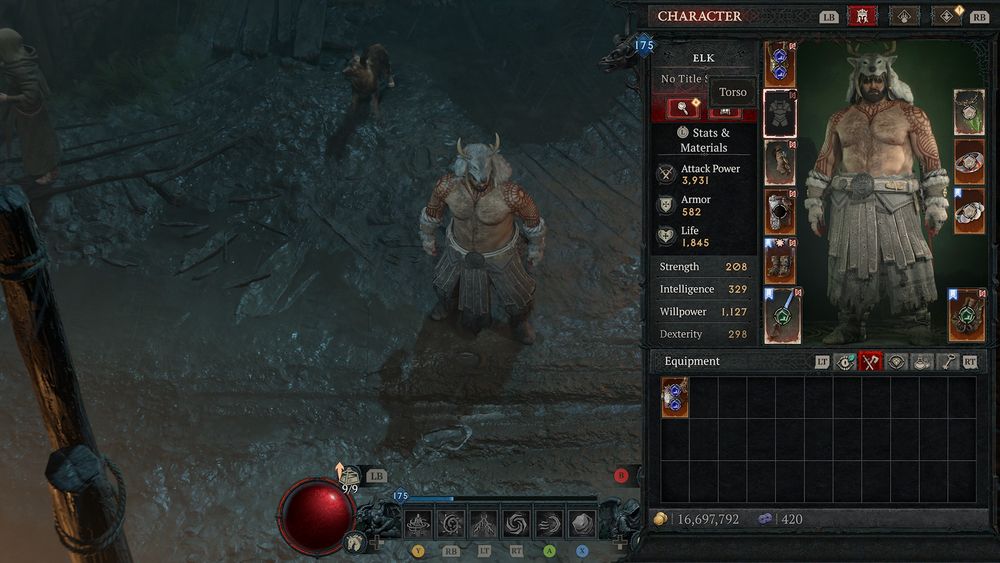The height and width of the screenshot is (563, 1000).
Task: Select the equipped amulet slot
Action: [968, 113]
